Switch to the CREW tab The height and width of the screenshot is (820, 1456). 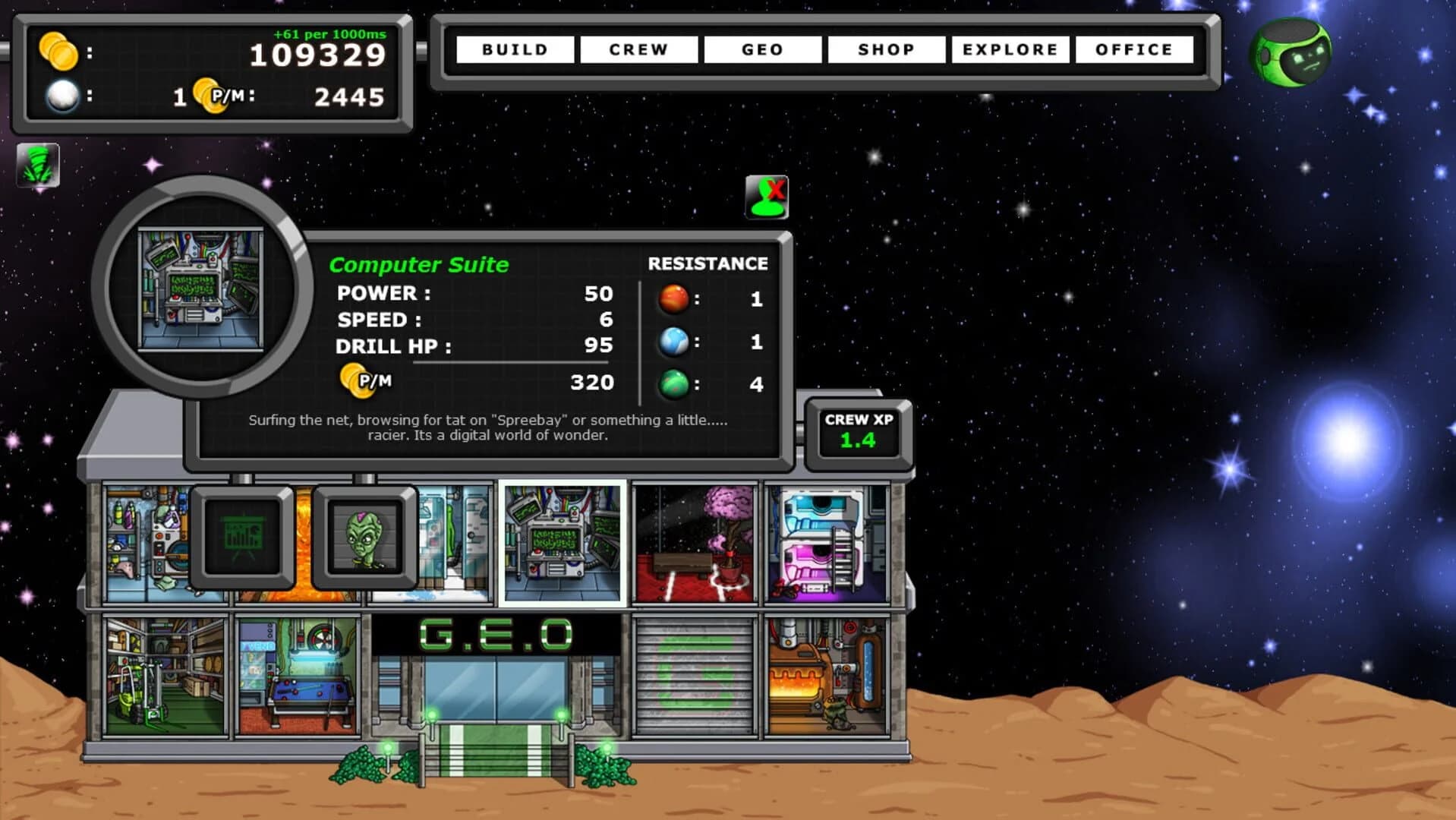coord(638,49)
